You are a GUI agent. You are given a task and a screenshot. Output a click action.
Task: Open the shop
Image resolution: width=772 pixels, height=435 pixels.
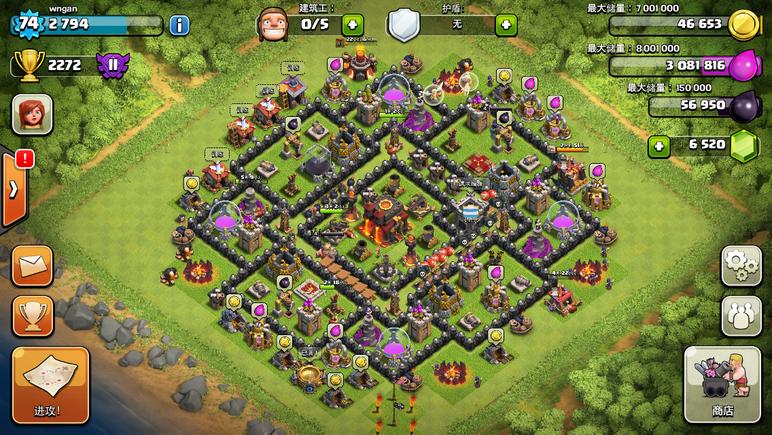tap(722, 385)
